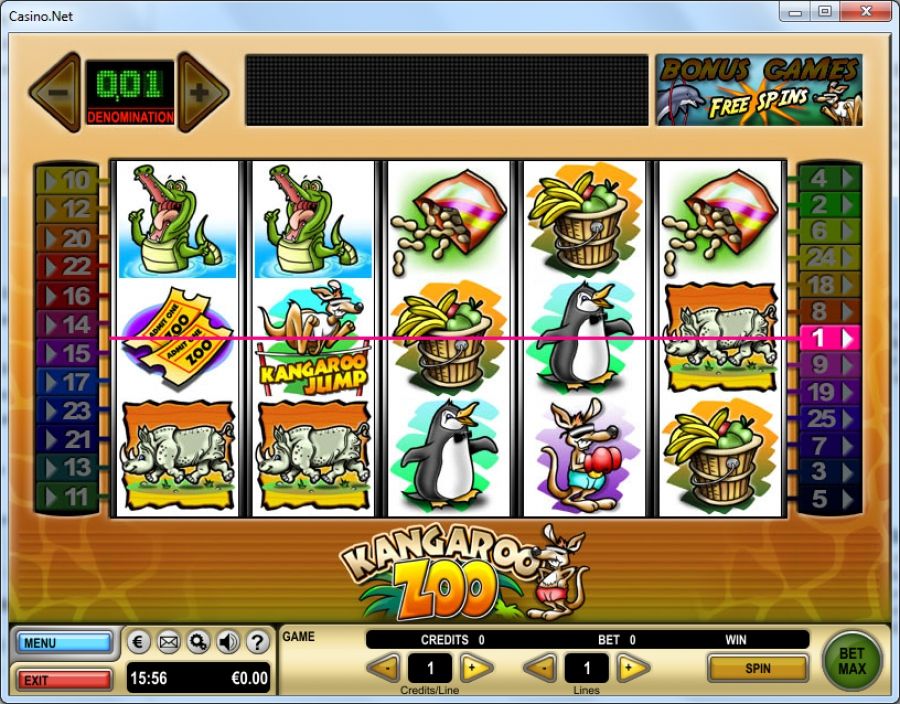This screenshot has width=900, height=704.
Task: Click the envelope messages icon
Action: pyautogui.click(x=169, y=642)
